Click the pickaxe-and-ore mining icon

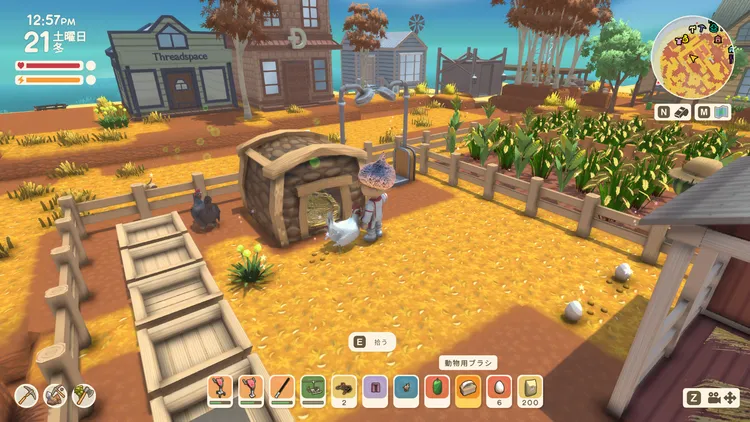(56, 396)
